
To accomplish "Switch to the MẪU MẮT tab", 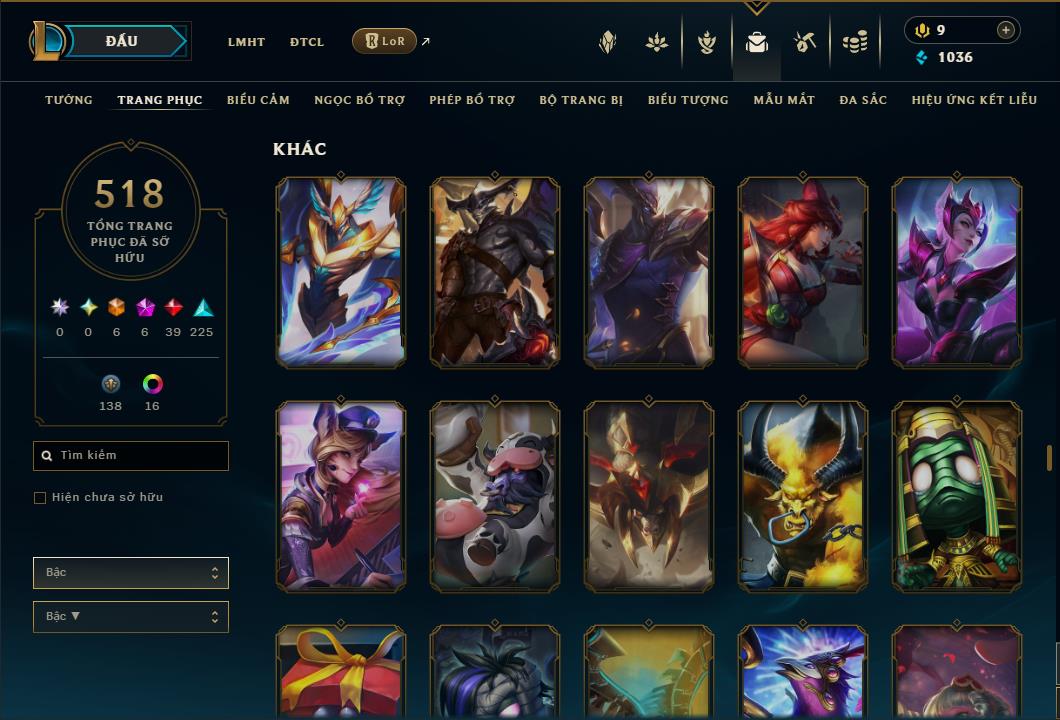I will [784, 100].
